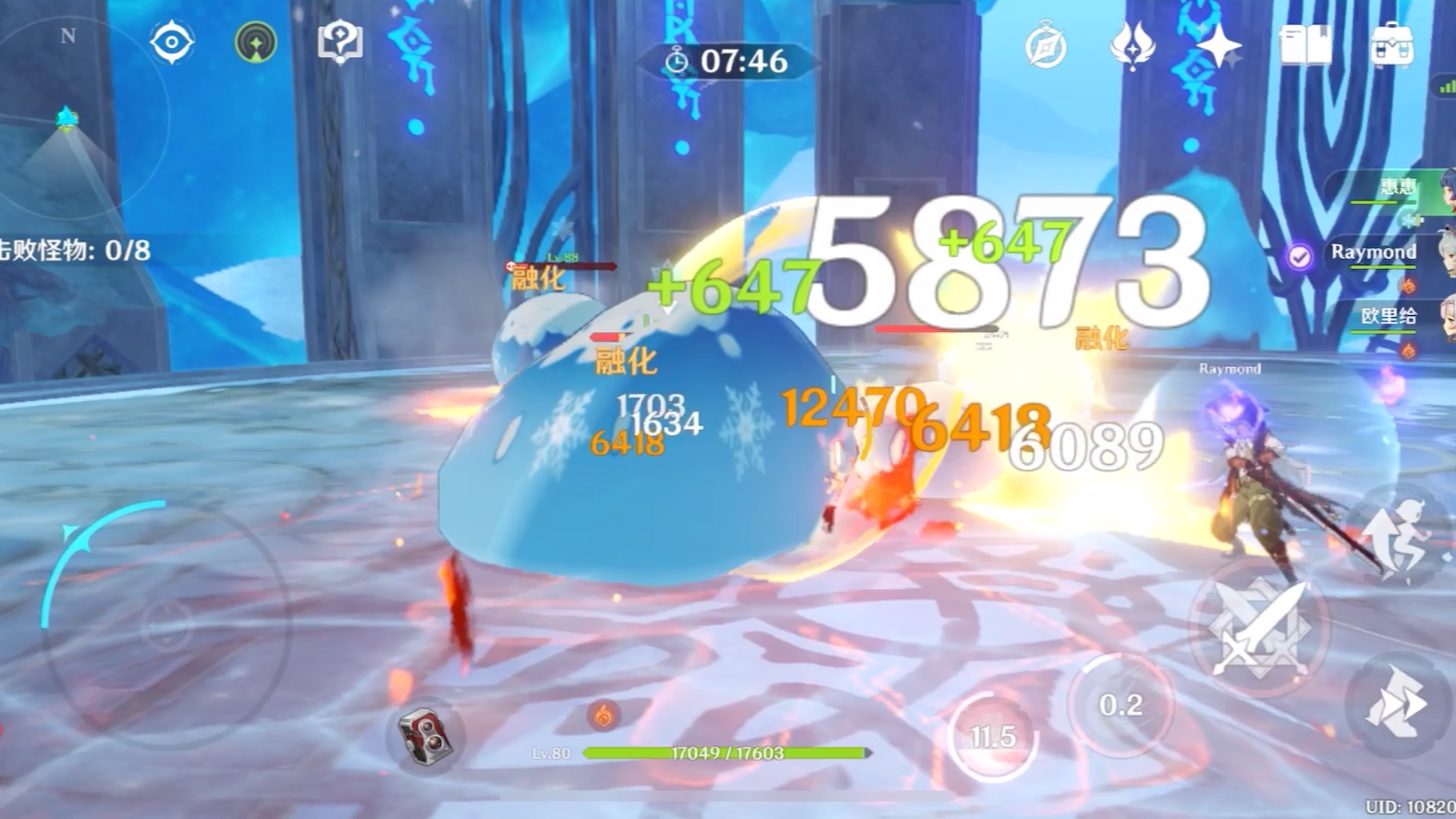Image resolution: width=1456 pixels, height=819 pixels.
Task: Switch to party member 欧里给
Action: [x=1389, y=317]
